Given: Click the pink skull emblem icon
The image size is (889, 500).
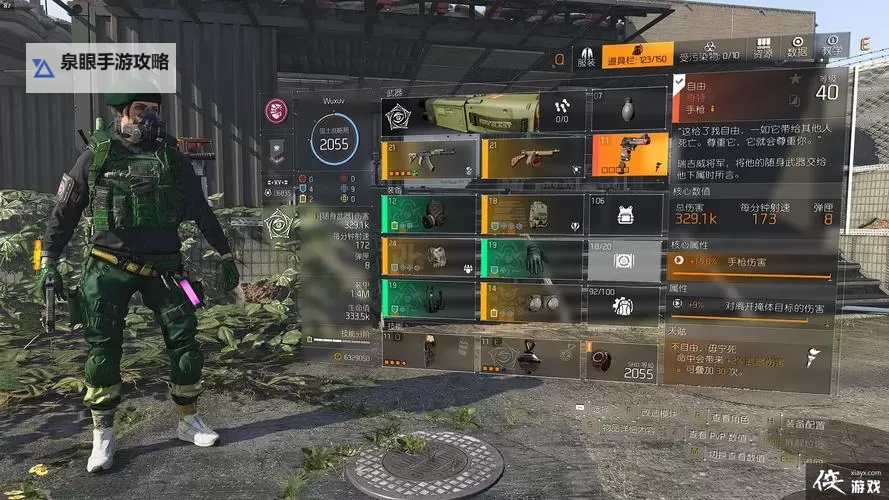Looking at the screenshot, I should point(276,111).
